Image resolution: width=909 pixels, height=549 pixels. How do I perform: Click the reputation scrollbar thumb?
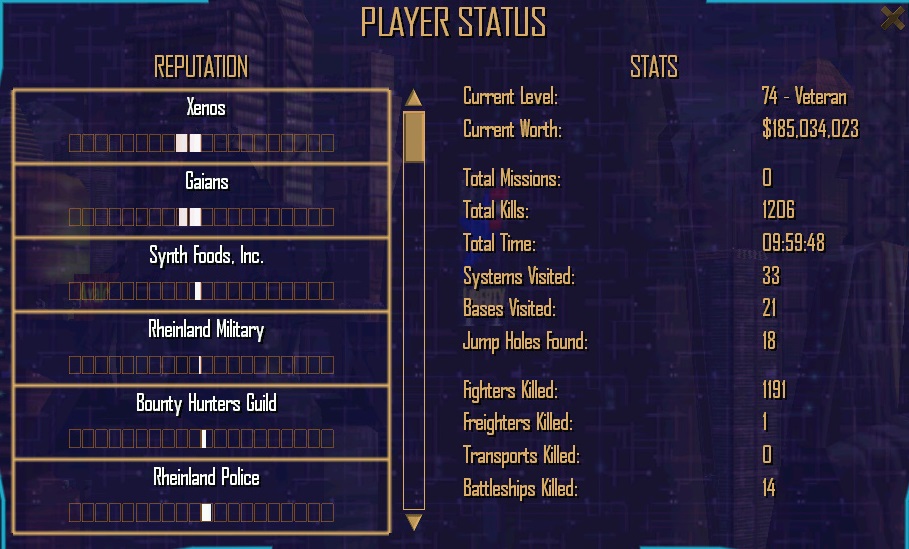tap(414, 136)
